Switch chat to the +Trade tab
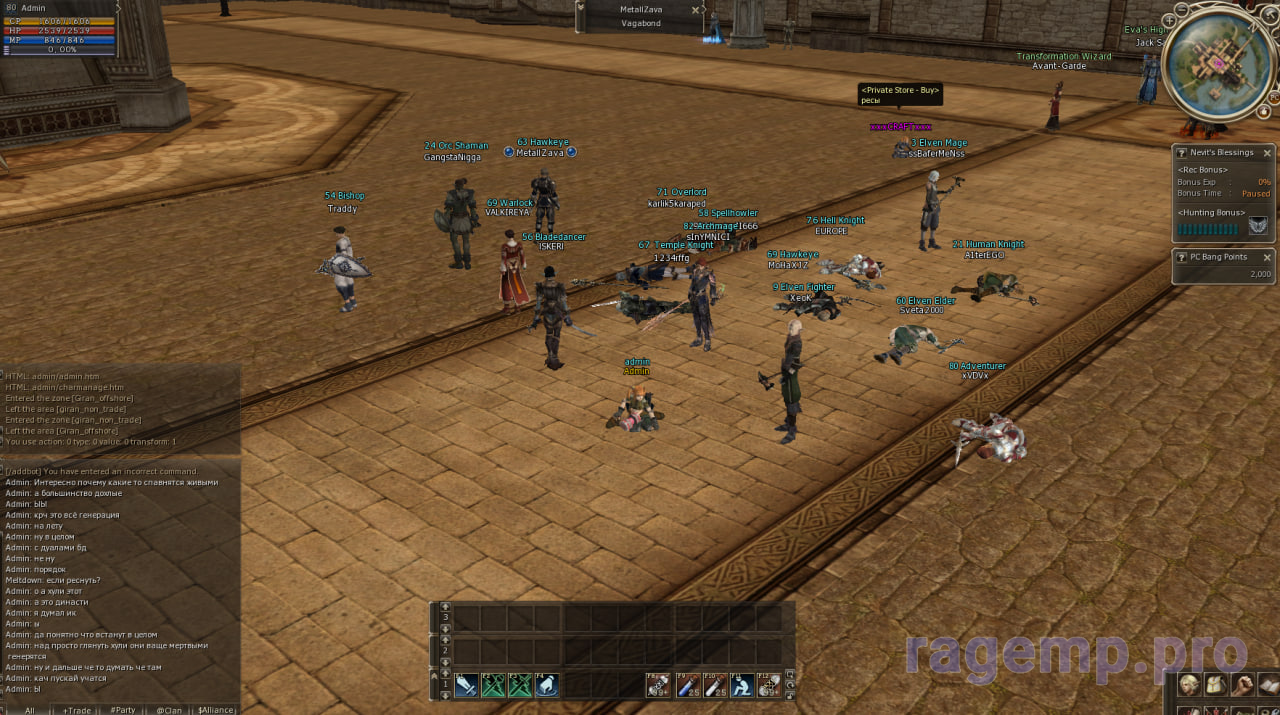 pos(76,709)
